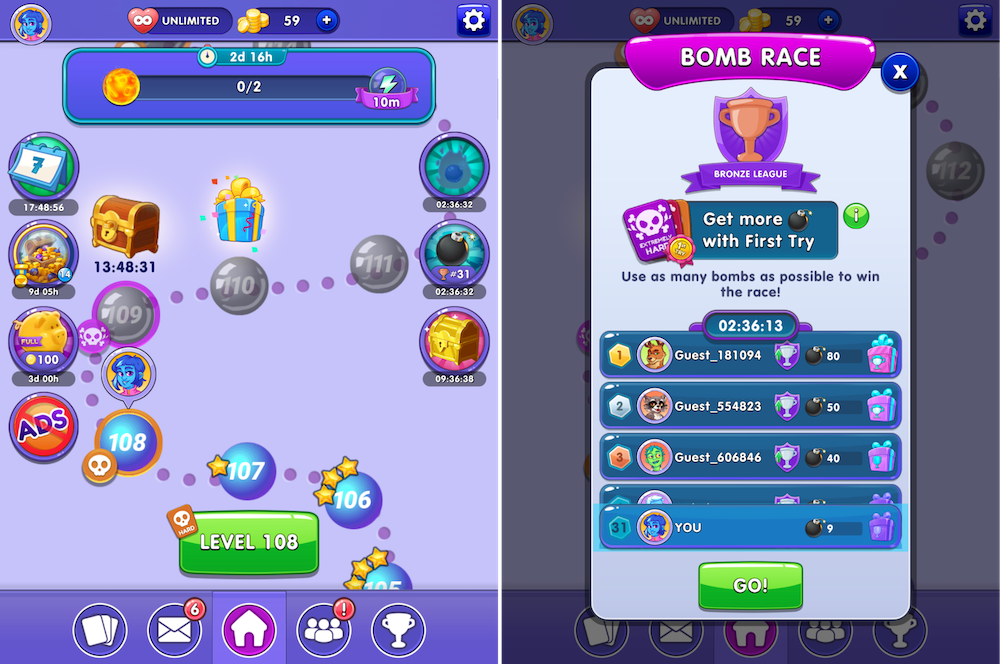Open the coin pot event timed 9d 05h

(43, 253)
